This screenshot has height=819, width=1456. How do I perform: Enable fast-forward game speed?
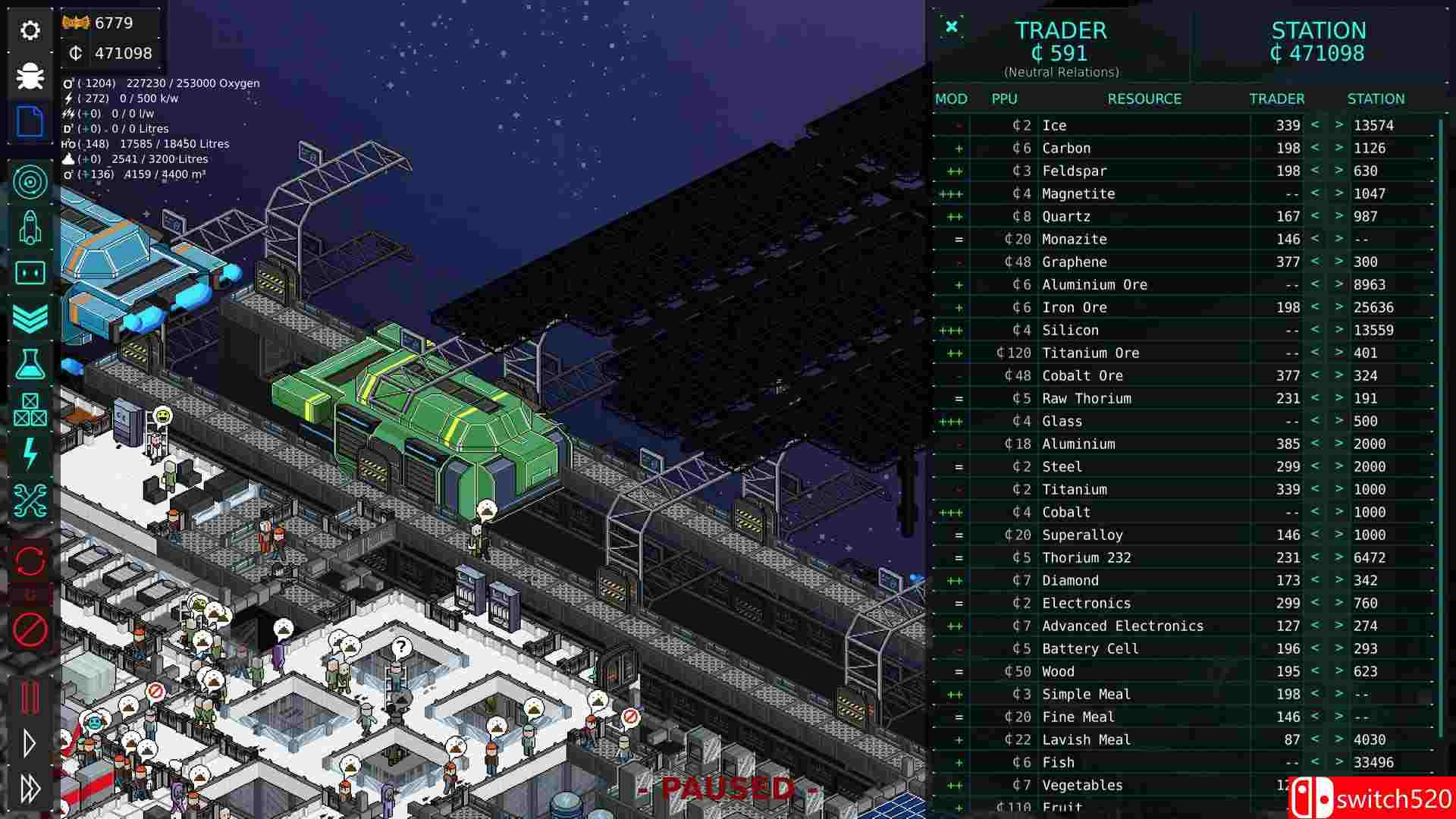pyautogui.click(x=30, y=789)
